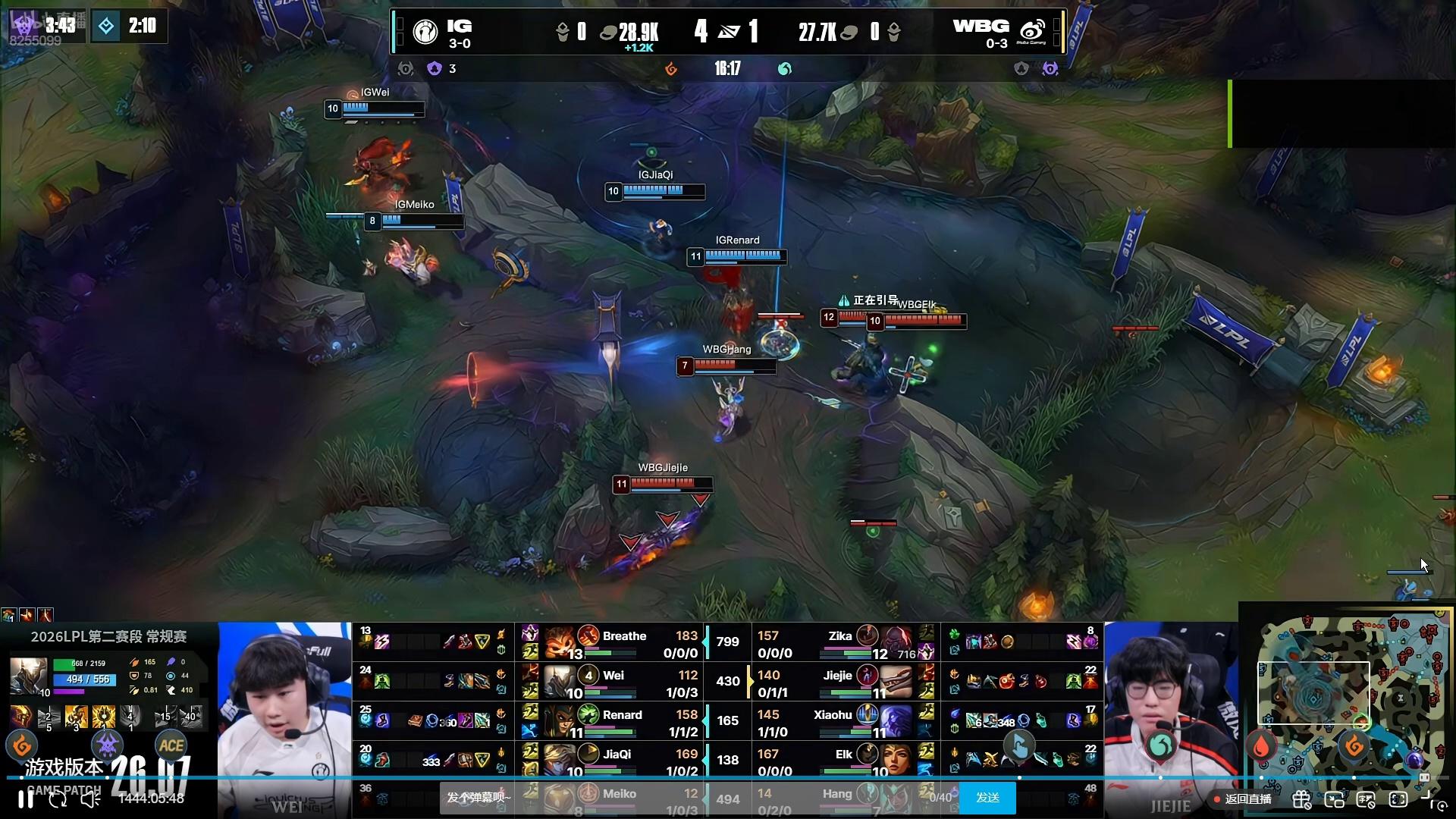The height and width of the screenshot is (819, 1456).
Task: Select Zika's champion portrait in scoreboard
Action: pos(896,642)
